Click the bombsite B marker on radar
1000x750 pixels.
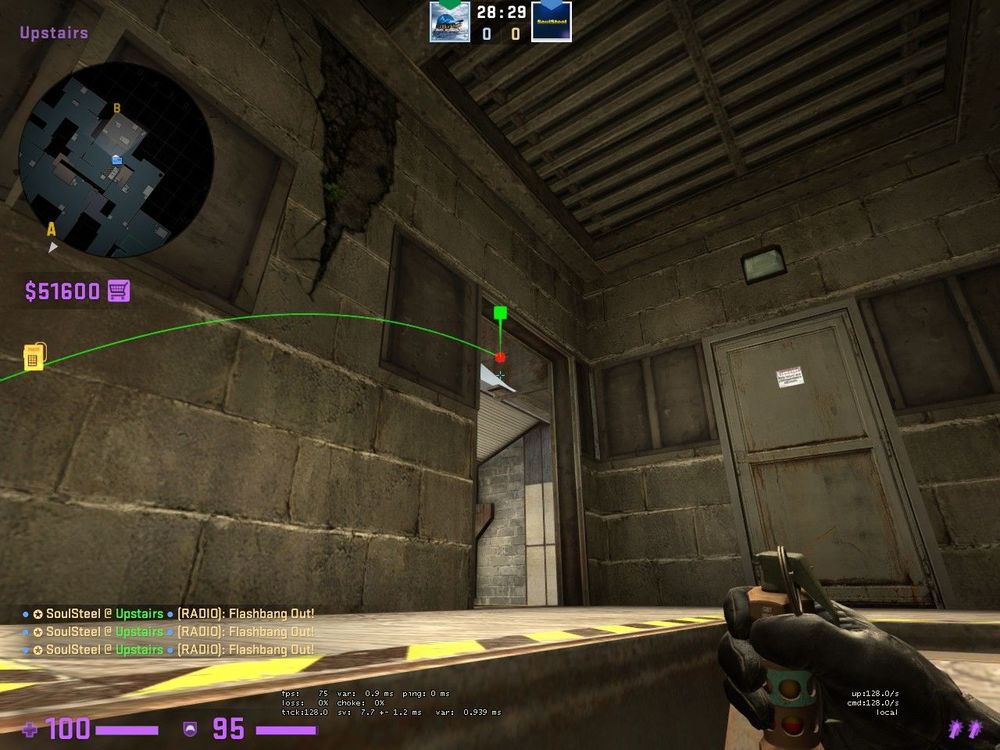click(117, 108)
